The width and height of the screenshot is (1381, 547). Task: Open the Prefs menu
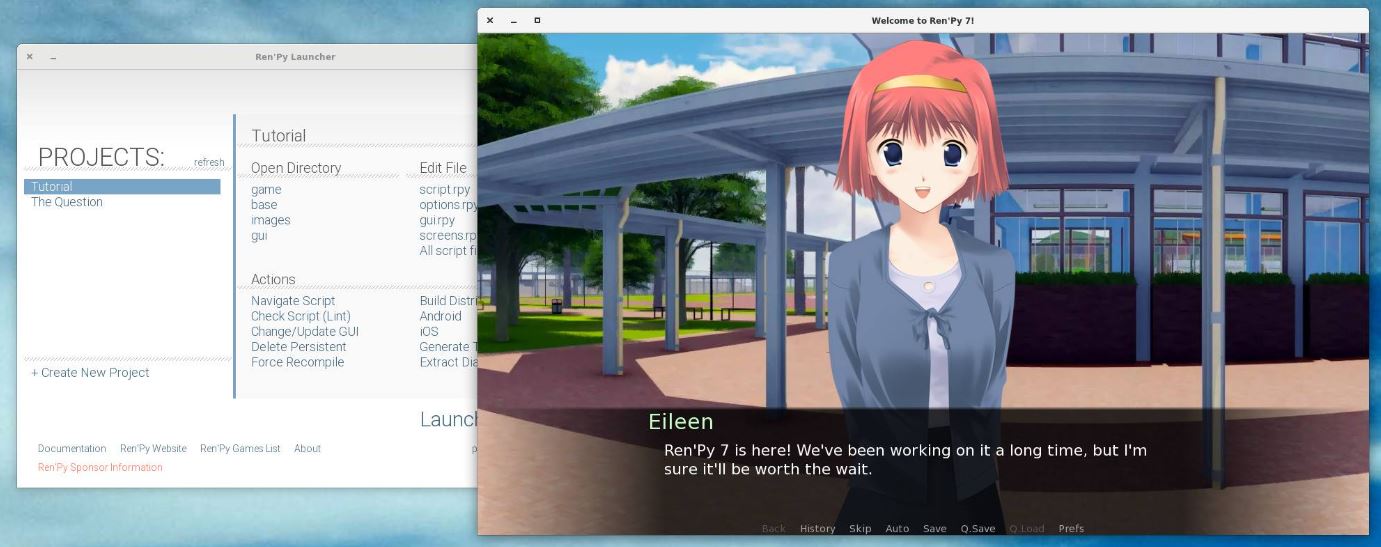point(1071,529)
